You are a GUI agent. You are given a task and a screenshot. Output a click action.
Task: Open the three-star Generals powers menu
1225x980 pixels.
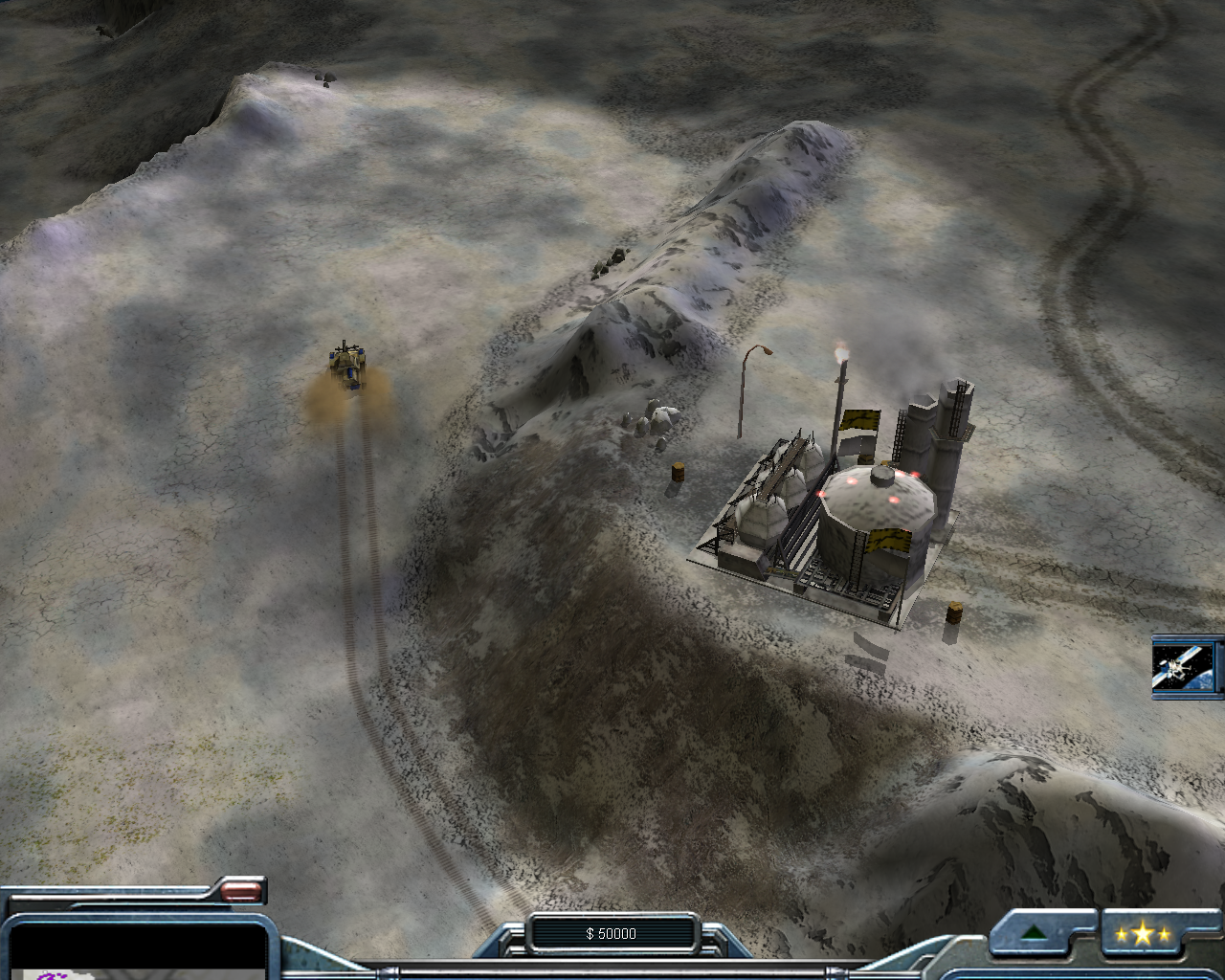coord(1142,934)
